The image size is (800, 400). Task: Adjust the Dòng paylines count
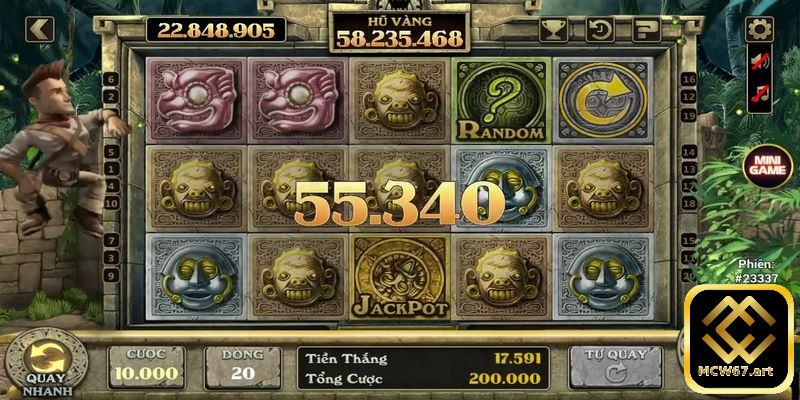click(243, 367)
